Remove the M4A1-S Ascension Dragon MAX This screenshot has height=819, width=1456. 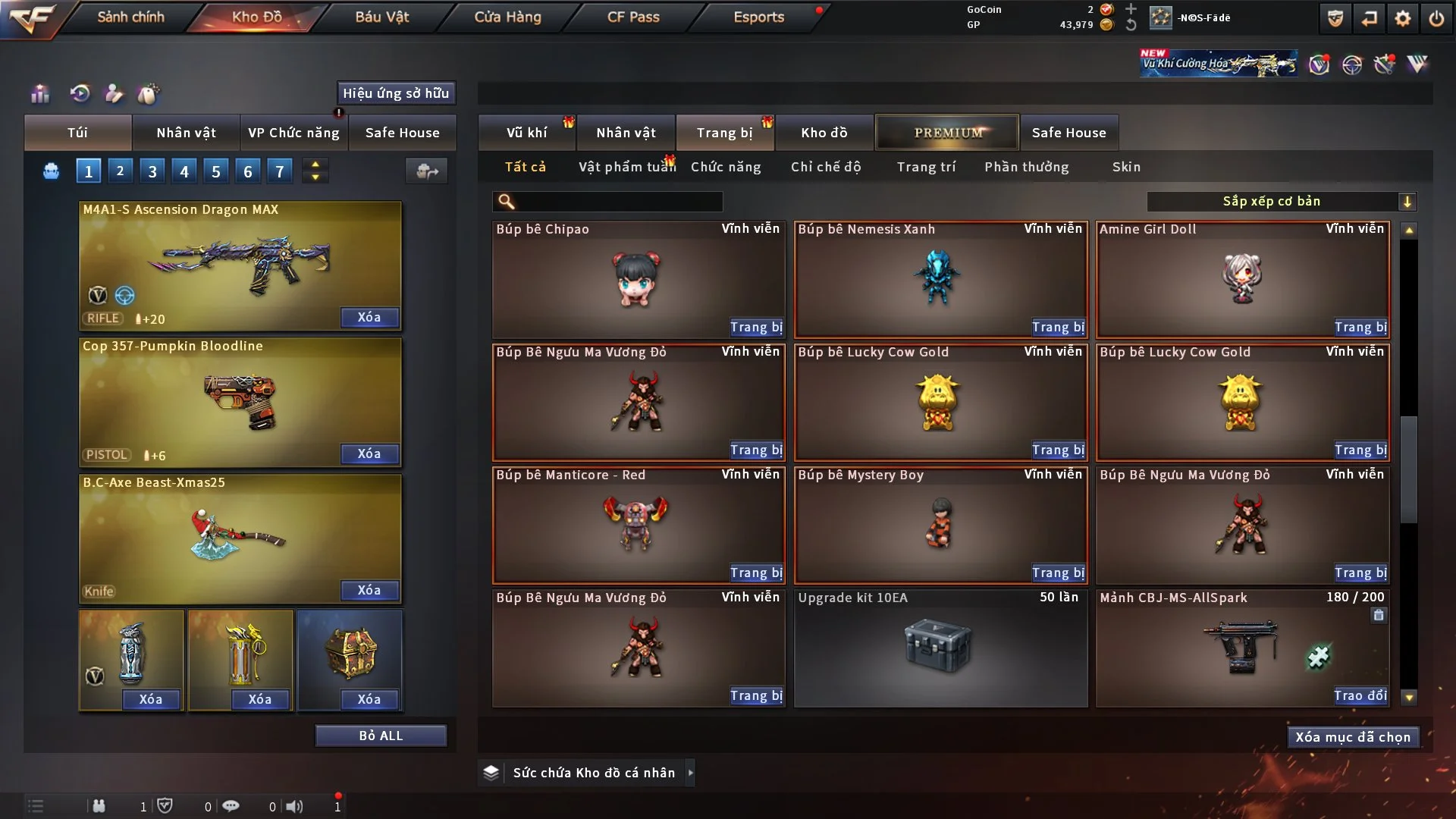(369, 317)
